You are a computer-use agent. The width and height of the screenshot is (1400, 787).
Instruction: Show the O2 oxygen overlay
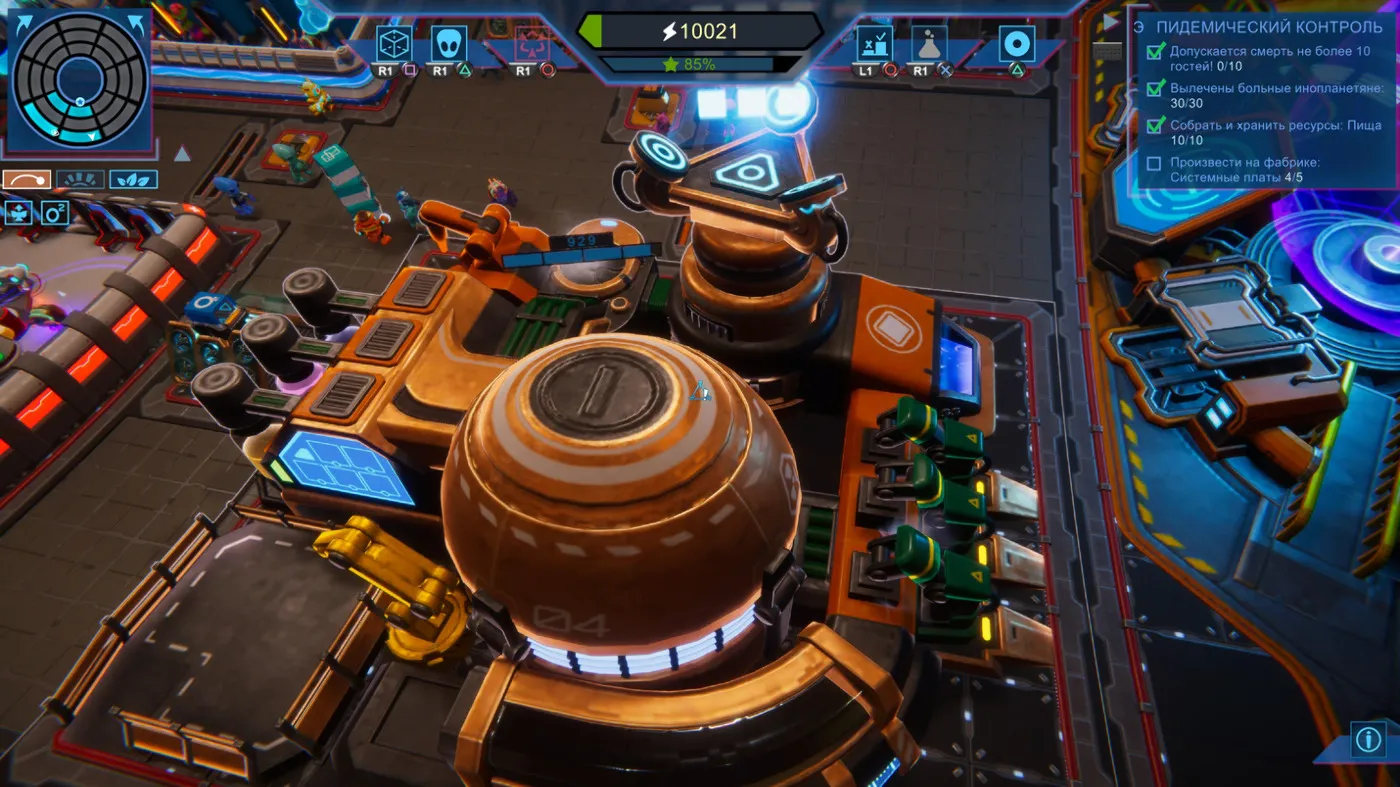click(x=54, y=213)
